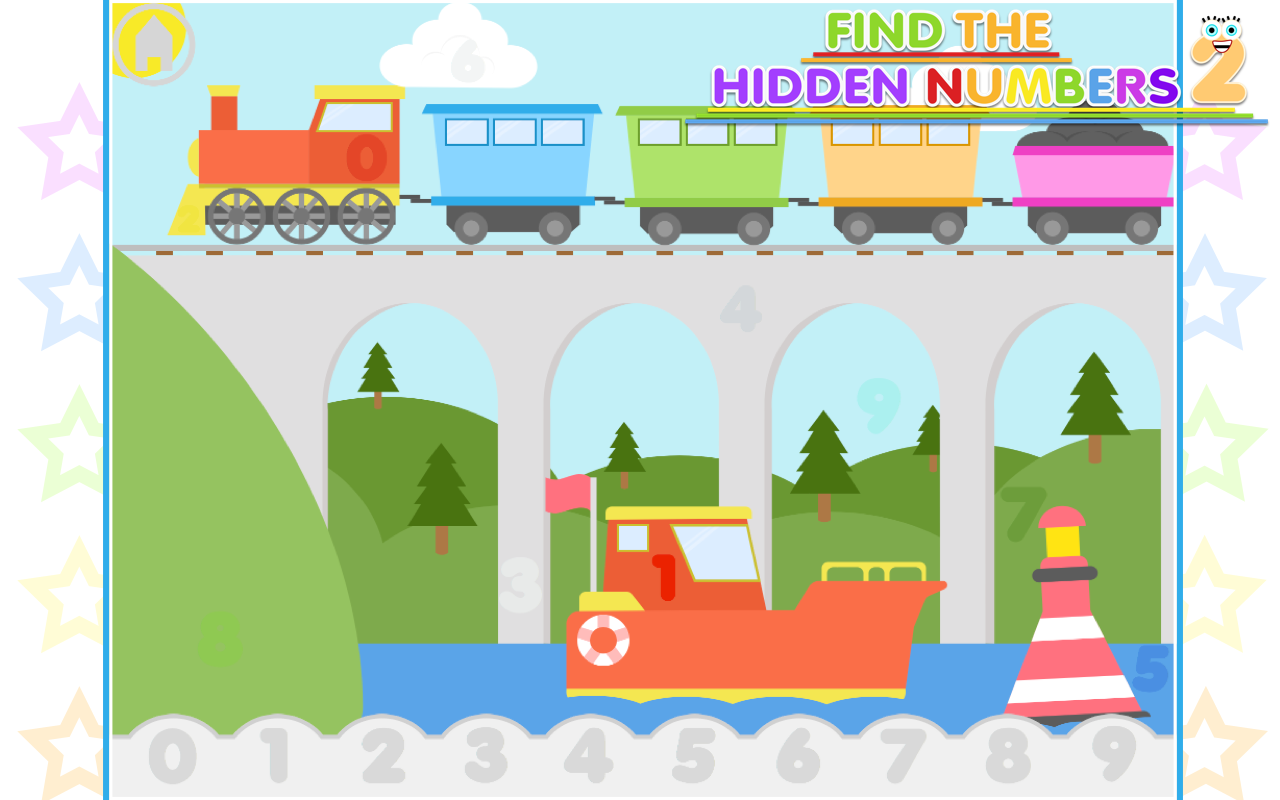Find the hidden 8 on the green hill
Image resolution: width=1280 pixels, height=800 pixels.
218,637
